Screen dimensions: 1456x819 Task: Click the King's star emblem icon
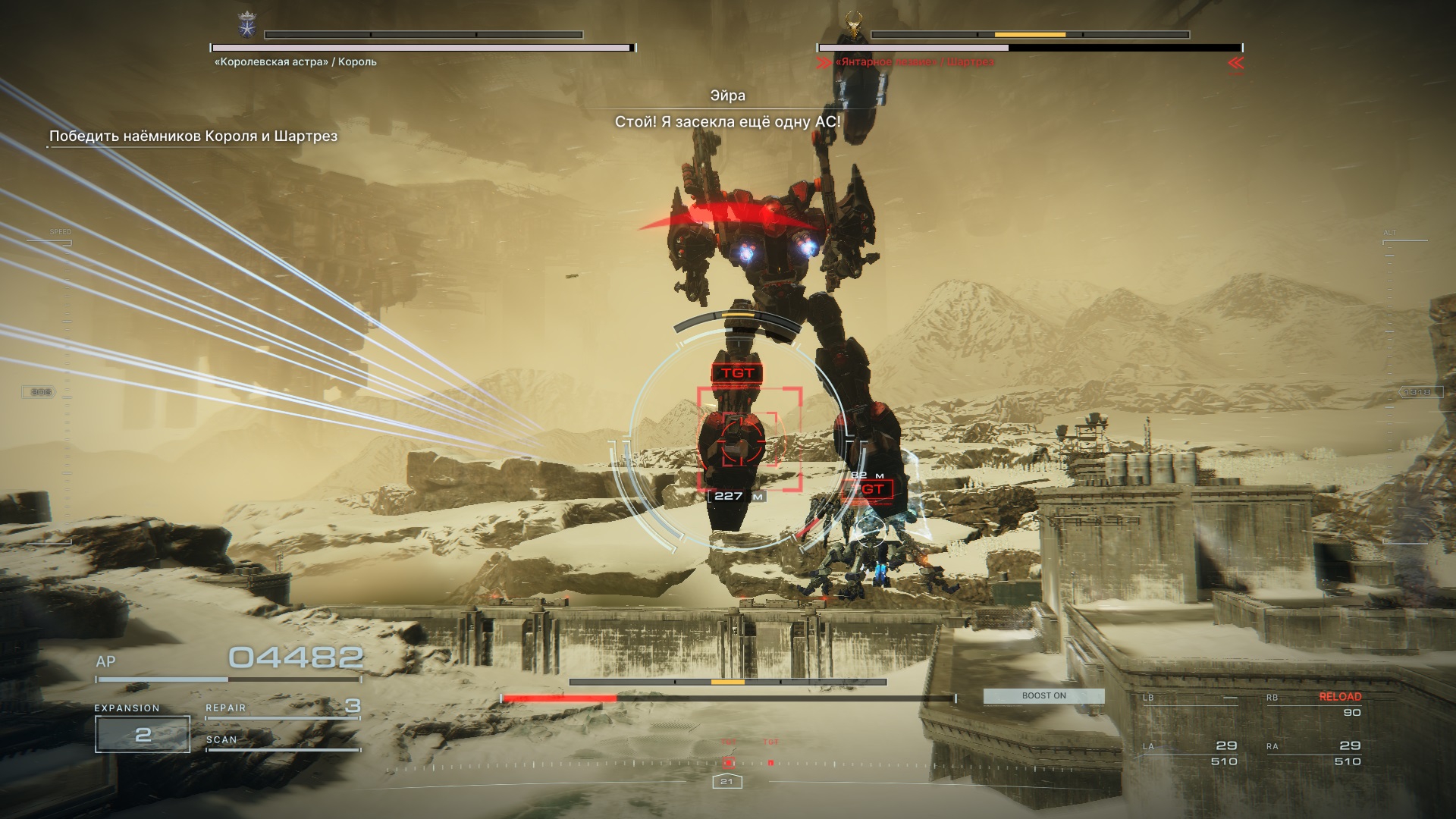(x=247, y=25)
